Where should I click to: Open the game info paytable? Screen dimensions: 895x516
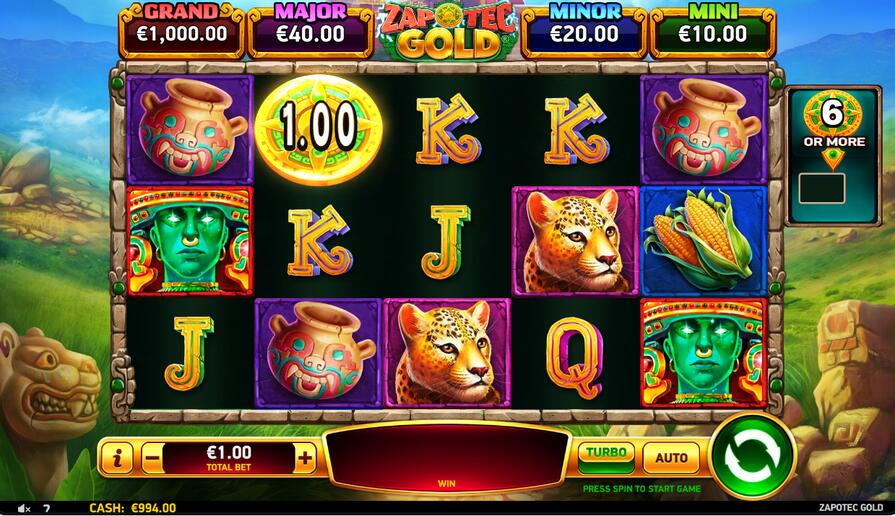pos(117,459)
